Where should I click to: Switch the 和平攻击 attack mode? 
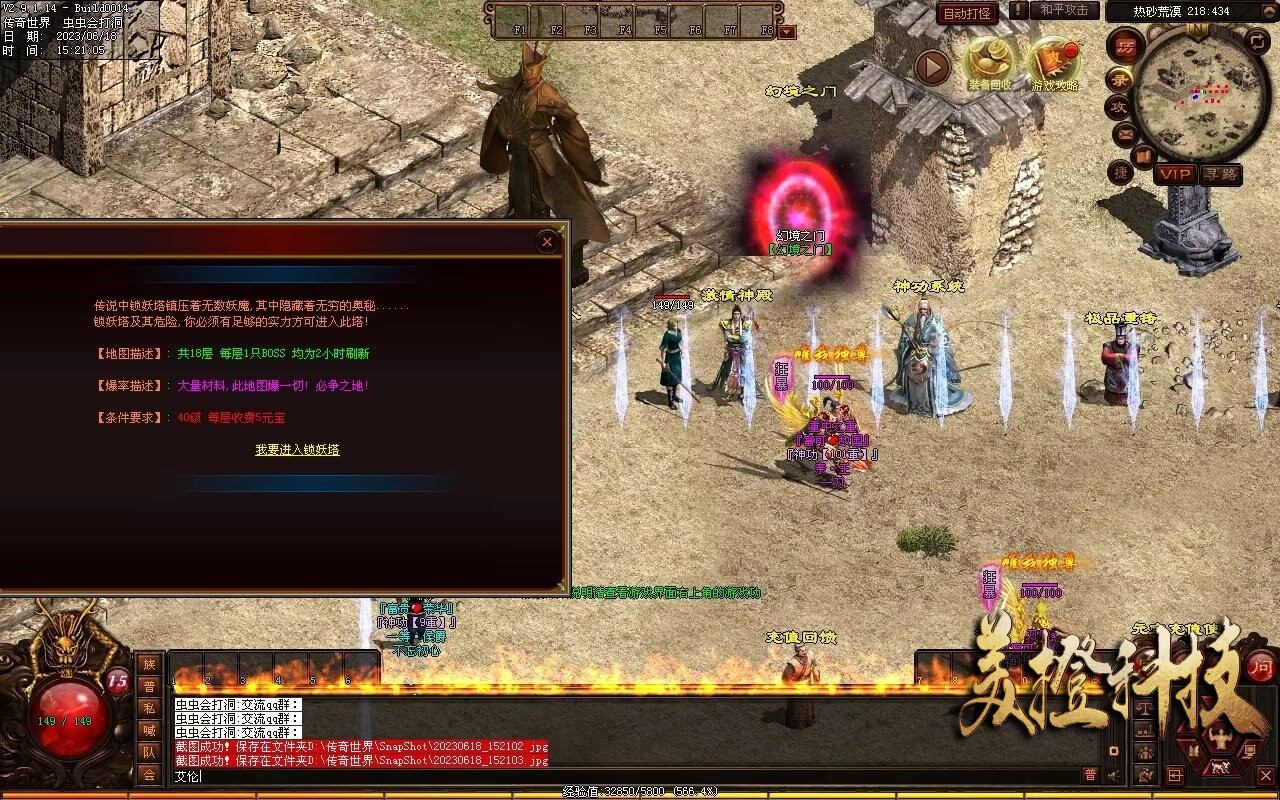tap(1064, 10)
